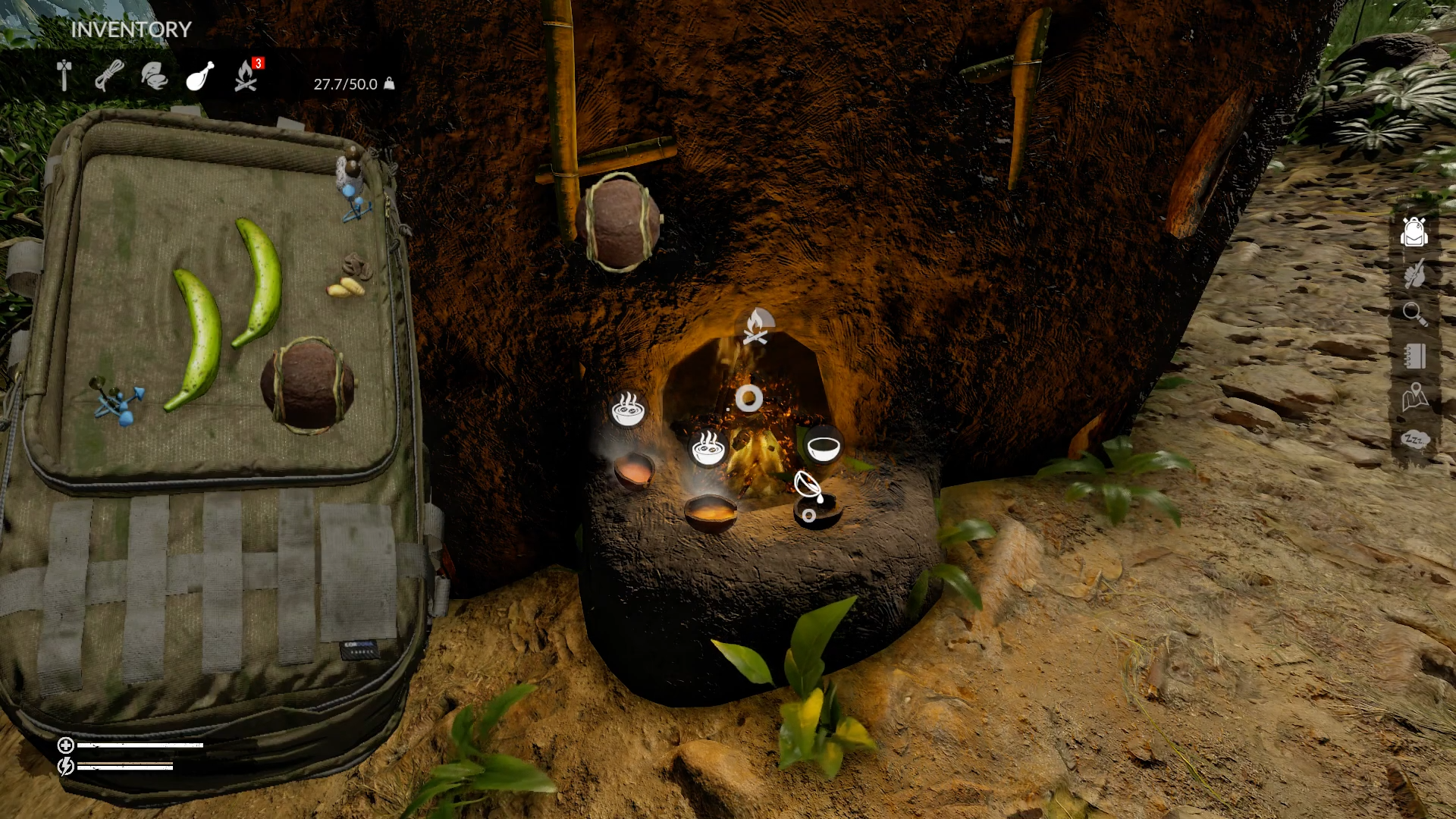Activate the magnifying glass inspect icon

coord(1414,314)
